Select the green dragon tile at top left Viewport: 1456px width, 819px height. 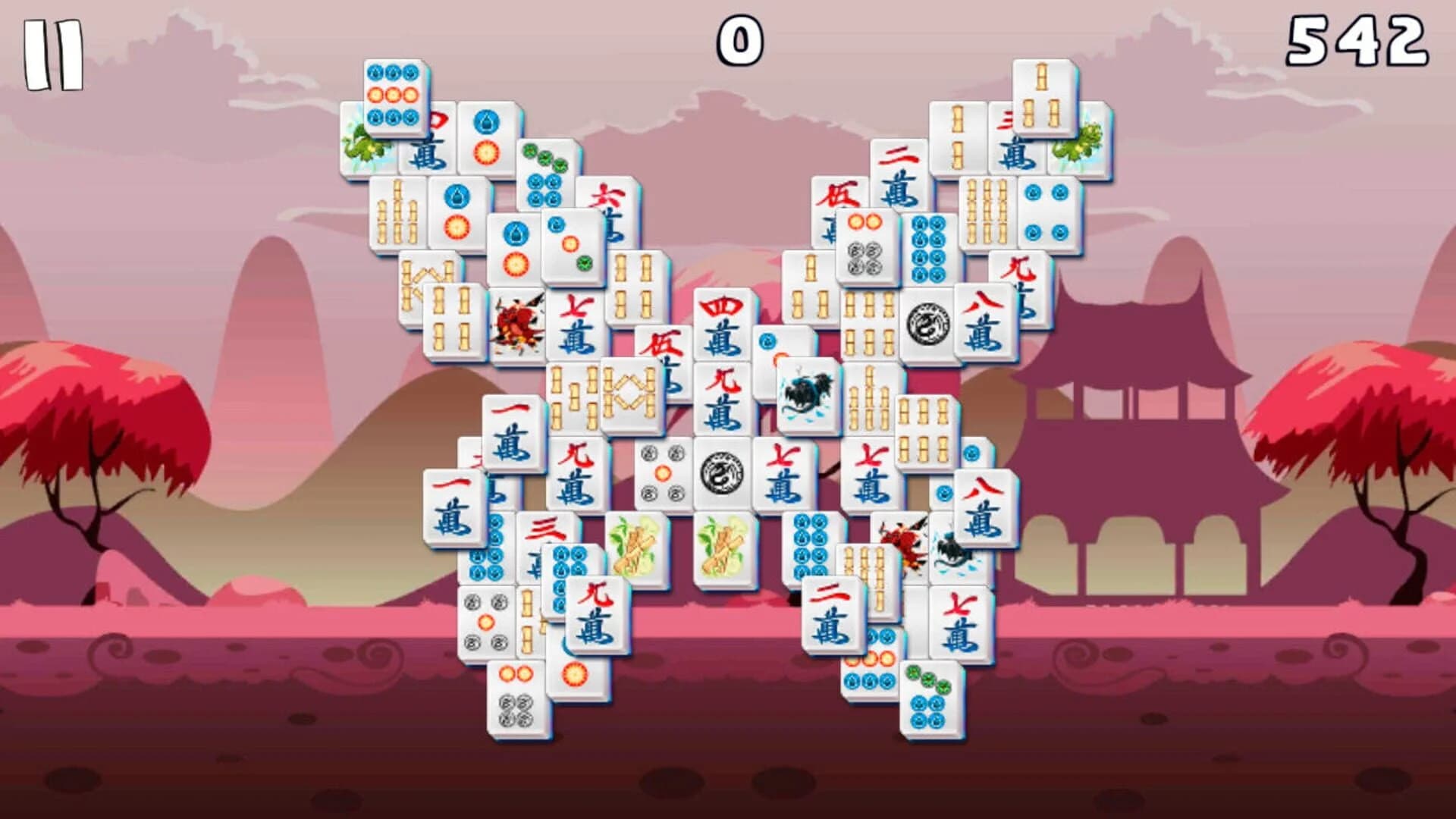coord(362,148)
